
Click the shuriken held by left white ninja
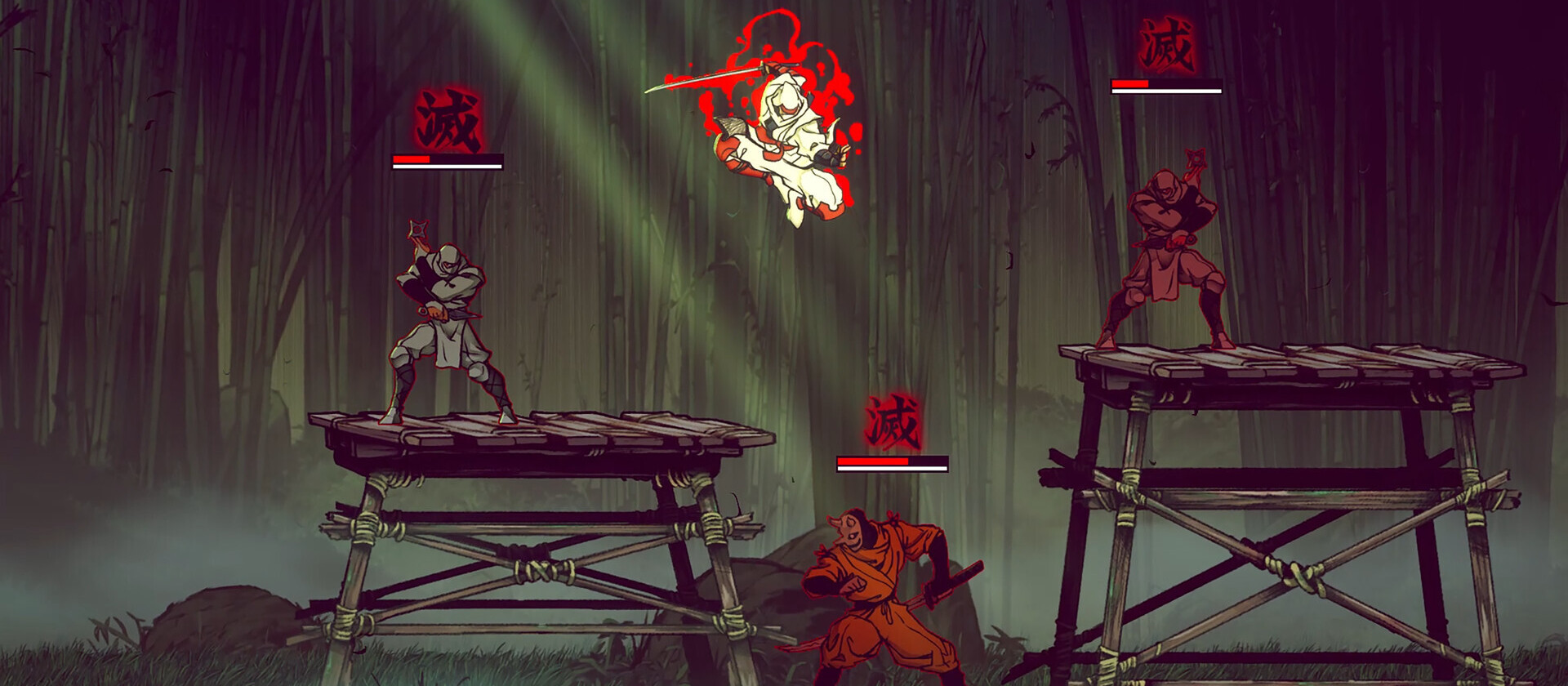coord(416,229)
